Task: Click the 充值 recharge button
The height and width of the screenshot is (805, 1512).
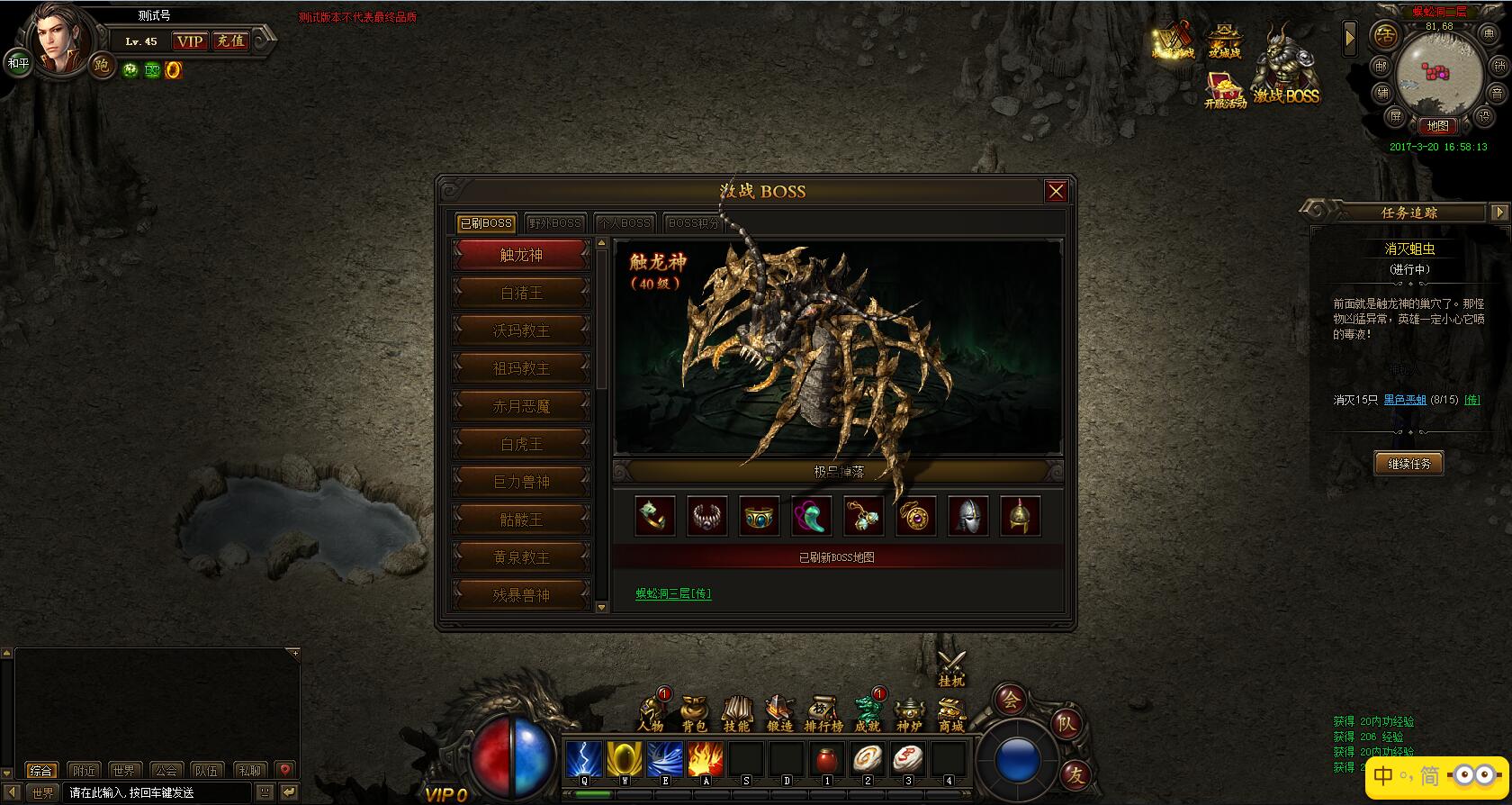Action: (230, 41)
